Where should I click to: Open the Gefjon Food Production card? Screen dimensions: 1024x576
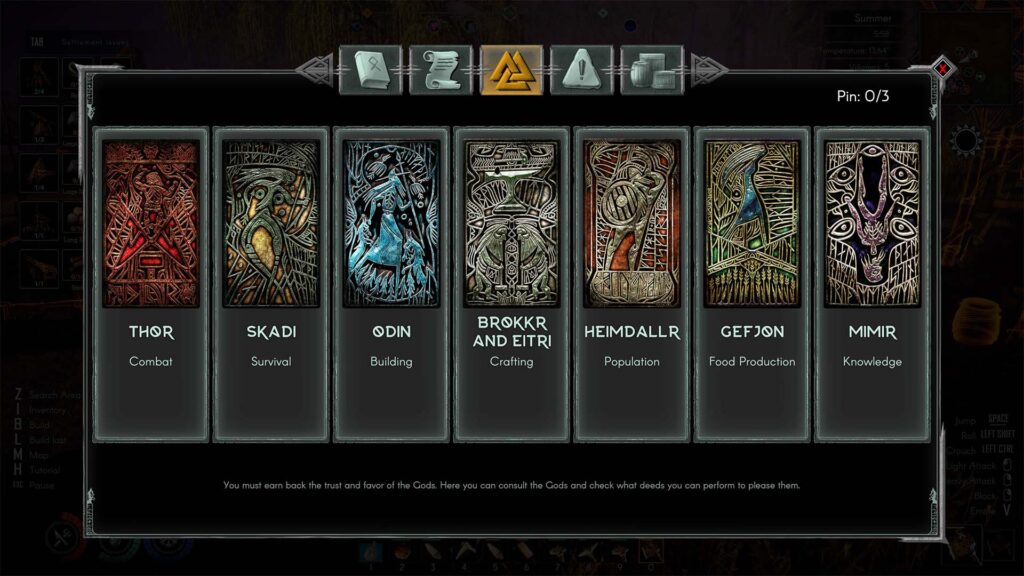(x=751, y=284)
